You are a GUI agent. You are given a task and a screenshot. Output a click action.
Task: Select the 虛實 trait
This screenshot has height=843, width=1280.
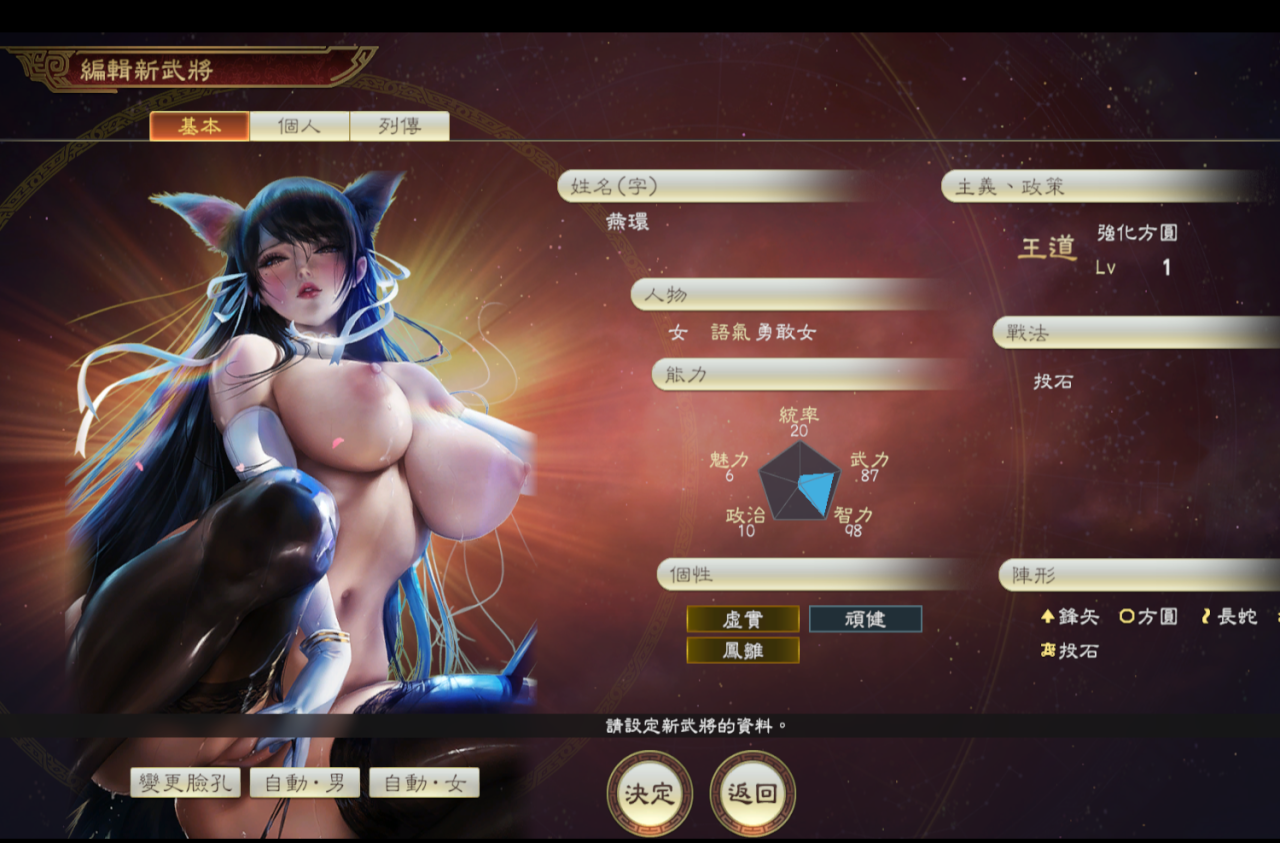click(742, 619)
